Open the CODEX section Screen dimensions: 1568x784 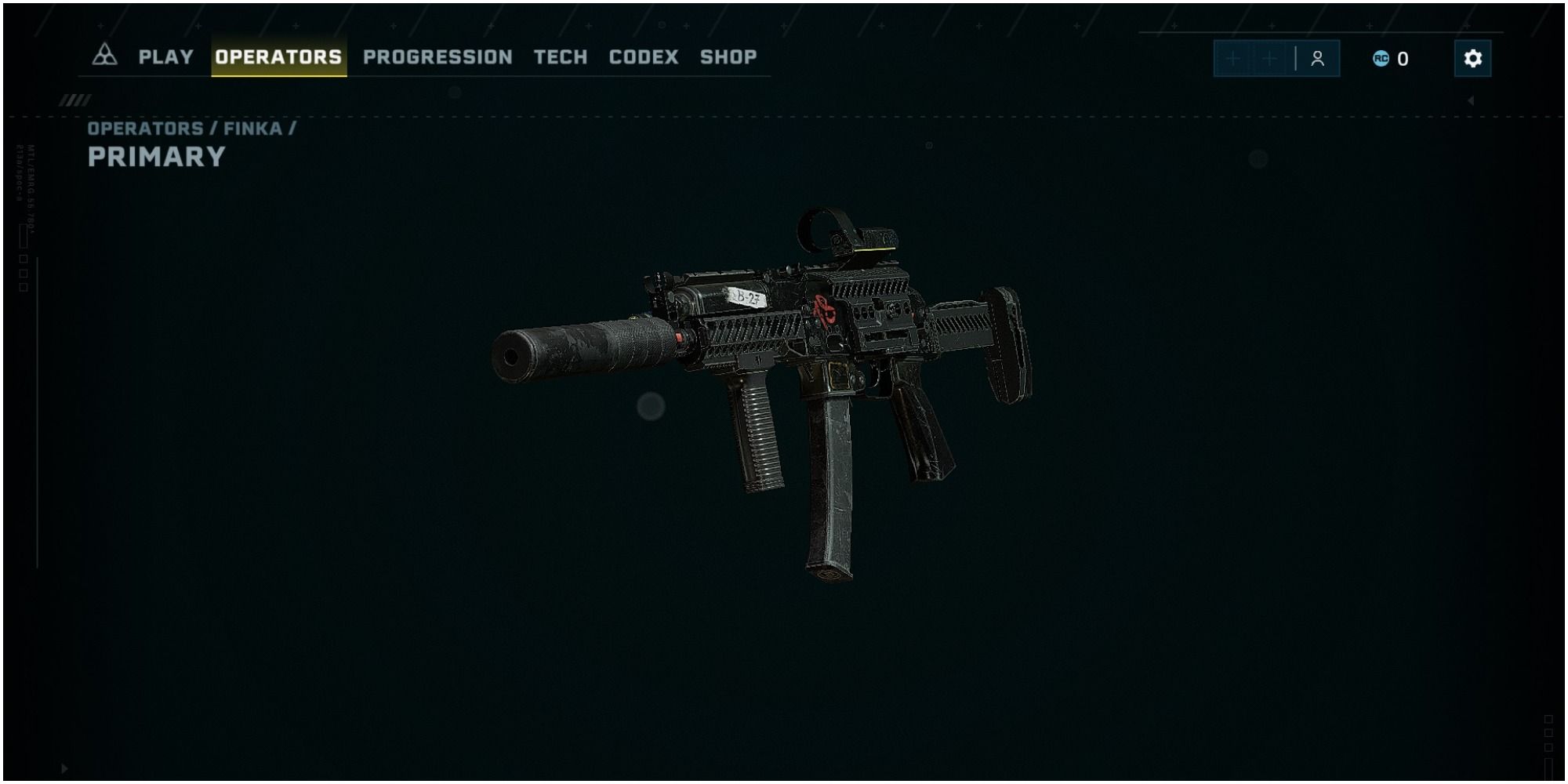coord(642,56)
